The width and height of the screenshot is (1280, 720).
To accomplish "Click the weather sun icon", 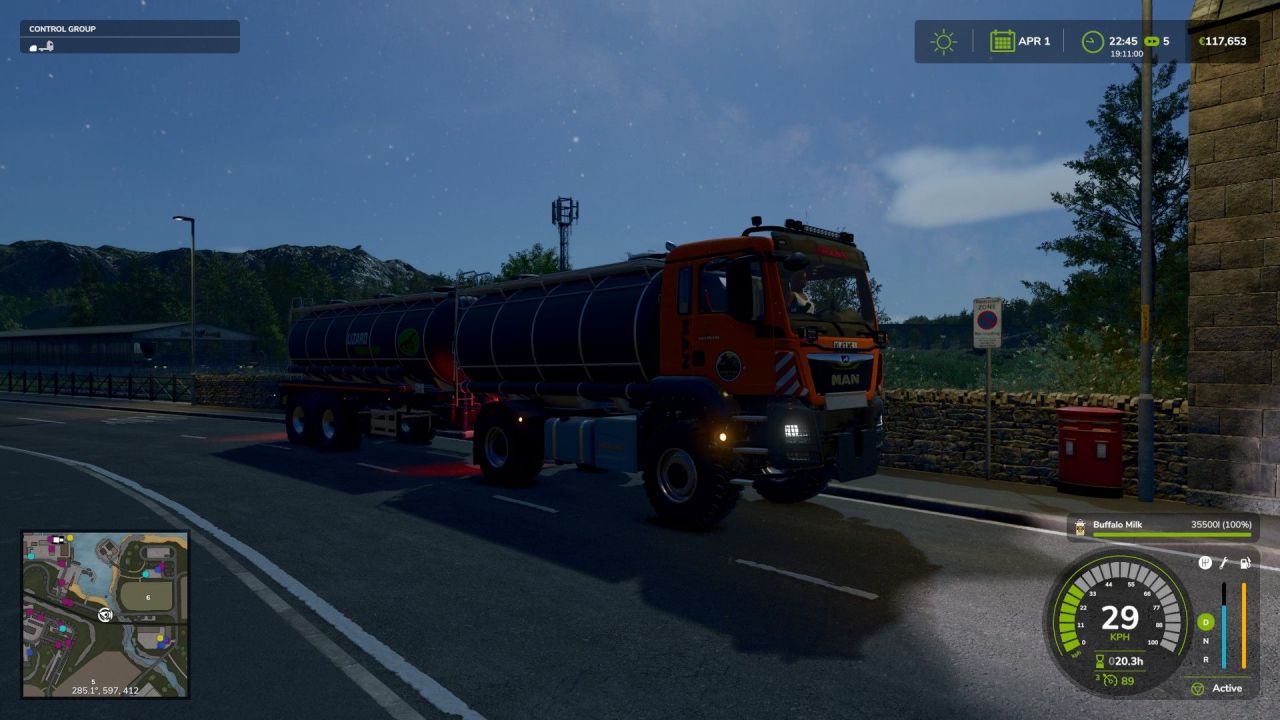I will [943, 40].
